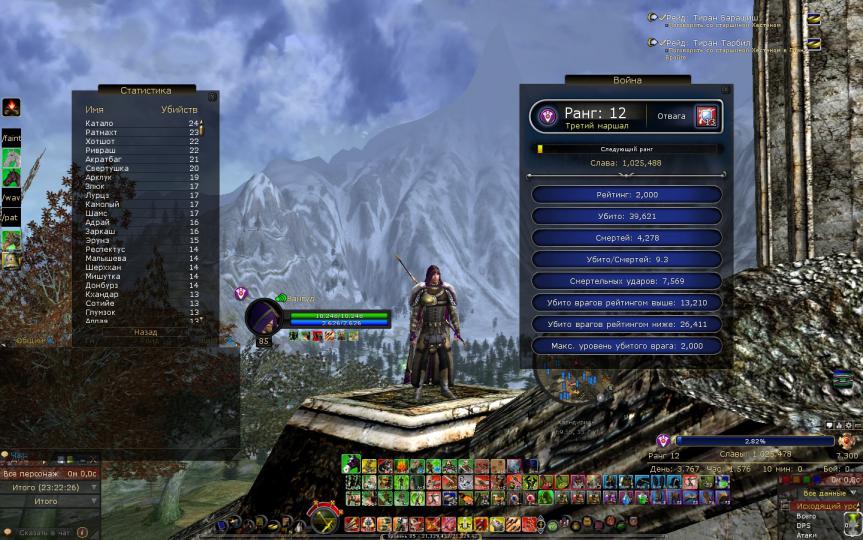This screenshot has width=863, height=540.
Task: Click the Сказать в чат field
Action: click(40, 532)
